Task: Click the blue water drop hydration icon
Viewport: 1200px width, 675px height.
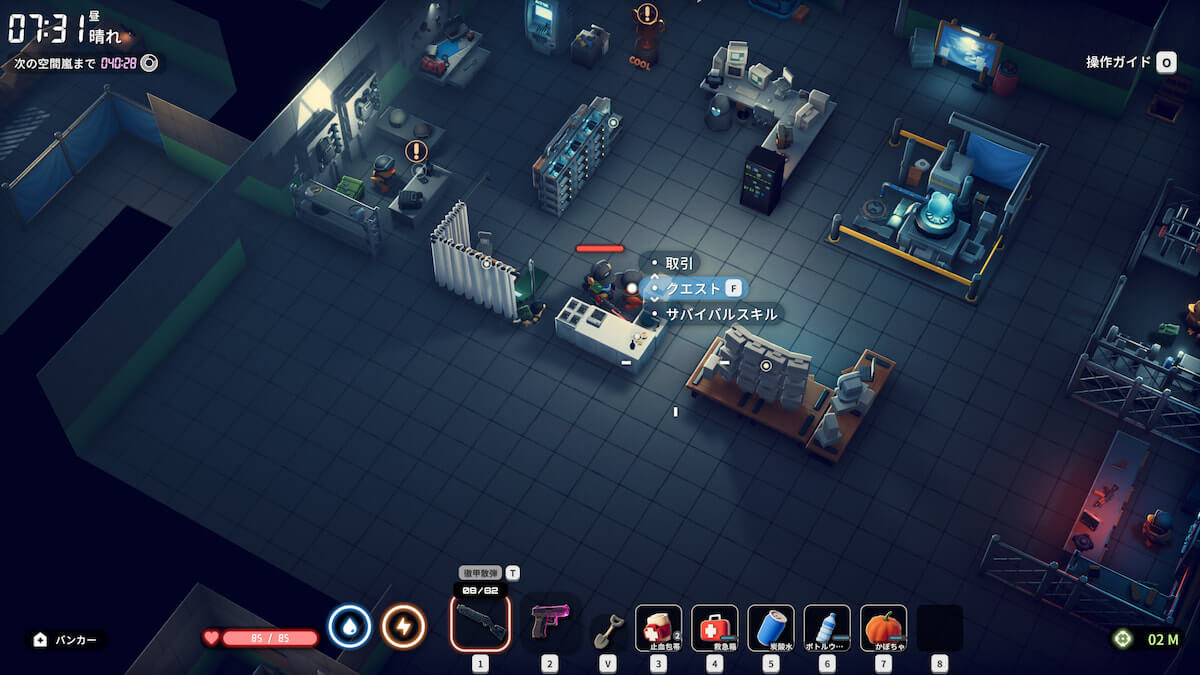Action: [x=349, y=627]
